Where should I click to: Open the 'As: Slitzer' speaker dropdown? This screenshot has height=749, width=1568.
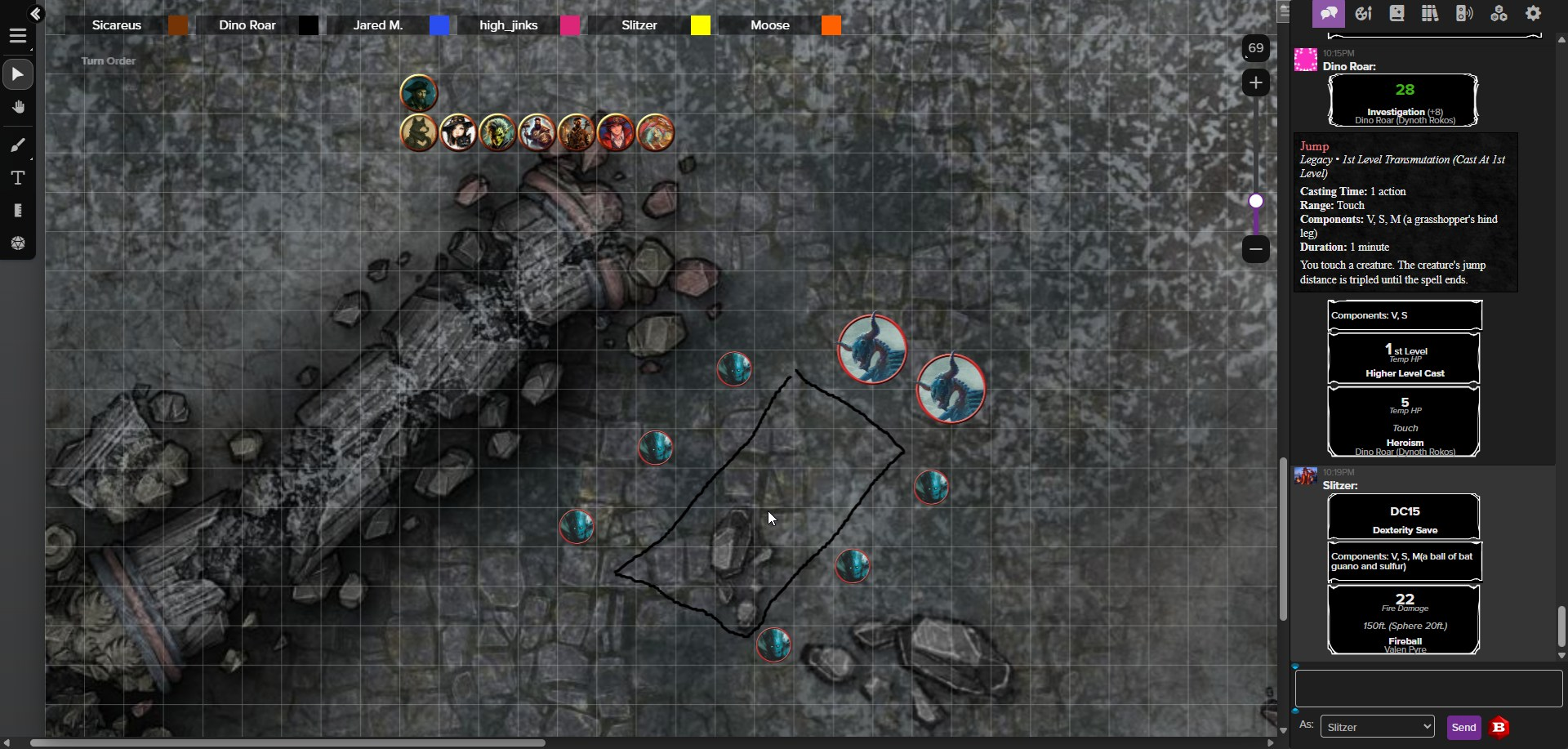point(1377,727)
